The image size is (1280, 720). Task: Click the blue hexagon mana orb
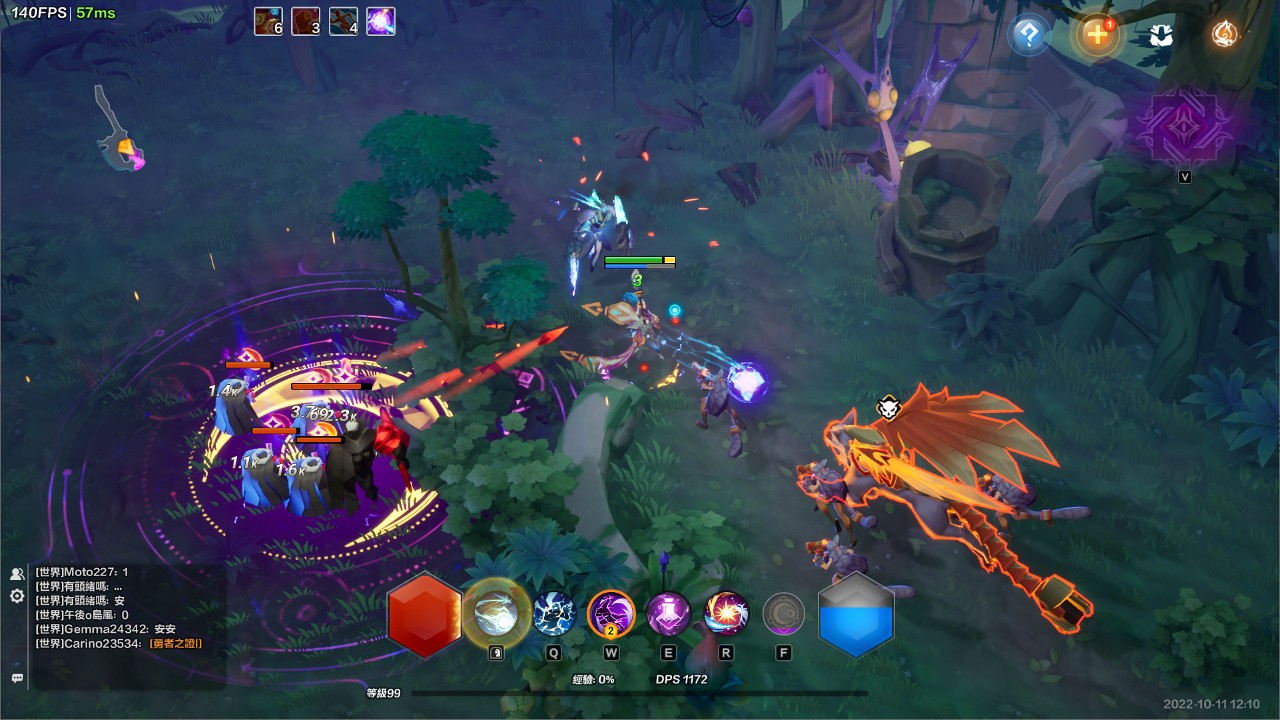tap(856, 615)
